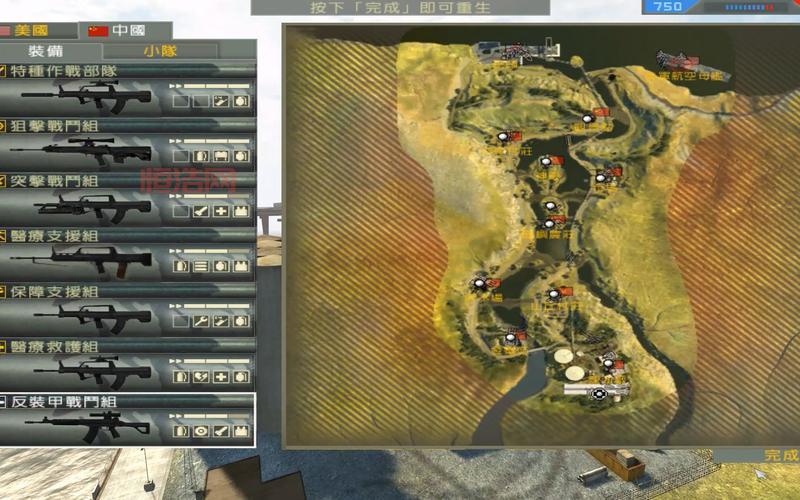Switch to the 小隊 squad tab
The height and width of the screenshot is (500, 800).
point(160,50)
